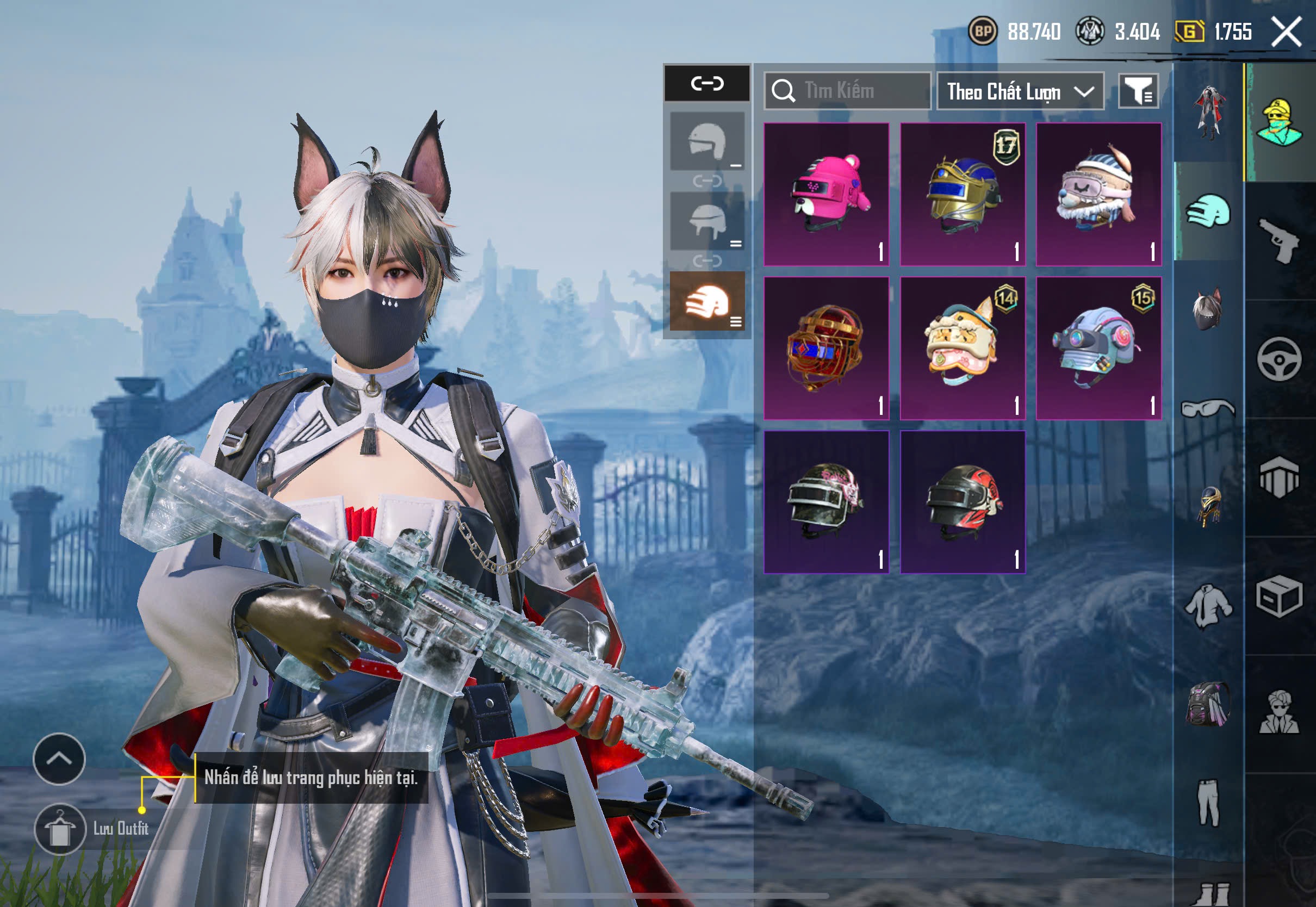Choose the gold and blue level 17 helmet
The width and height of the screenshot is (1316, 907).
click(963, 194)
